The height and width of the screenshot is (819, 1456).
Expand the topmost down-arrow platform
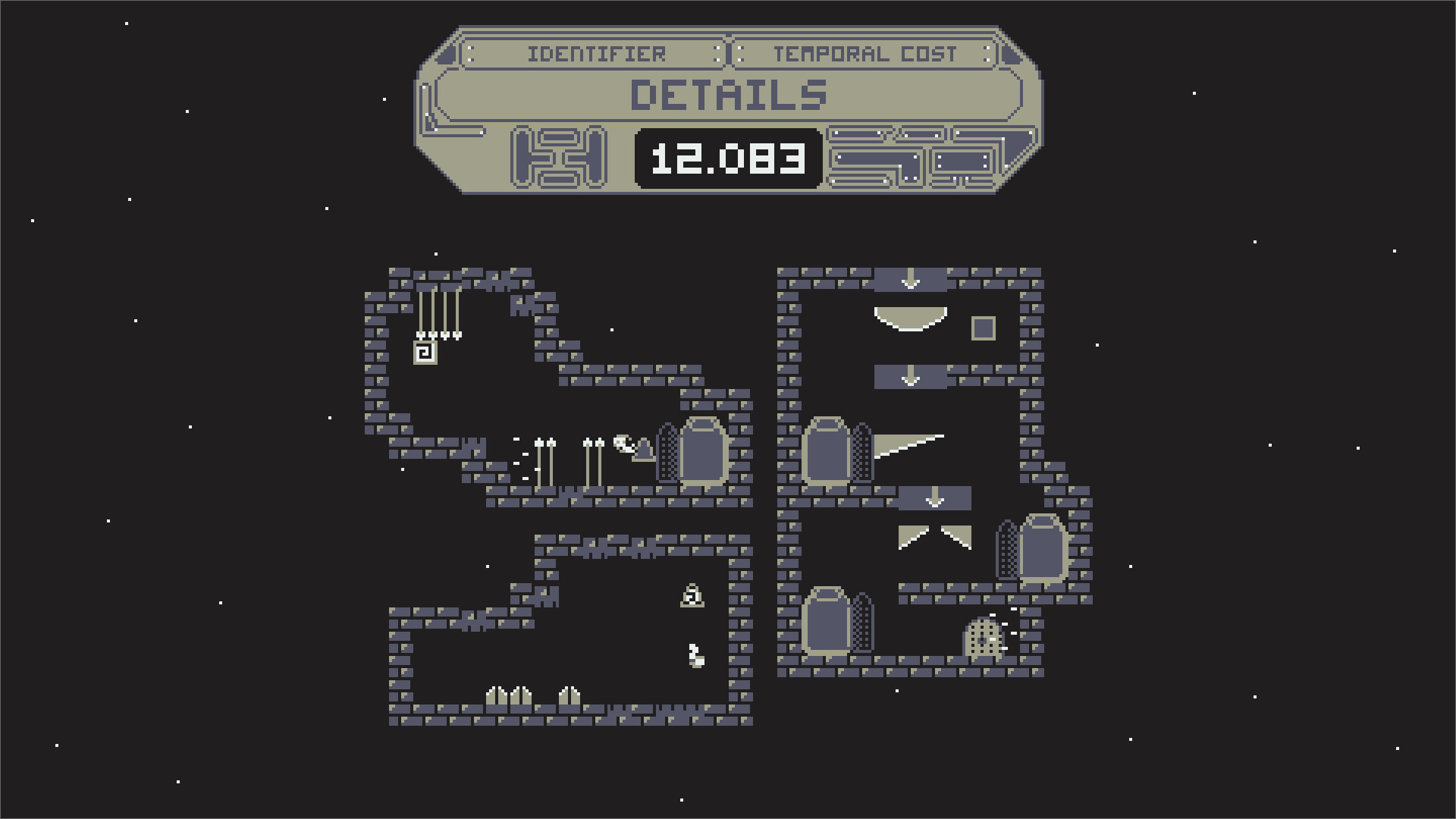(x=910, y=281)
